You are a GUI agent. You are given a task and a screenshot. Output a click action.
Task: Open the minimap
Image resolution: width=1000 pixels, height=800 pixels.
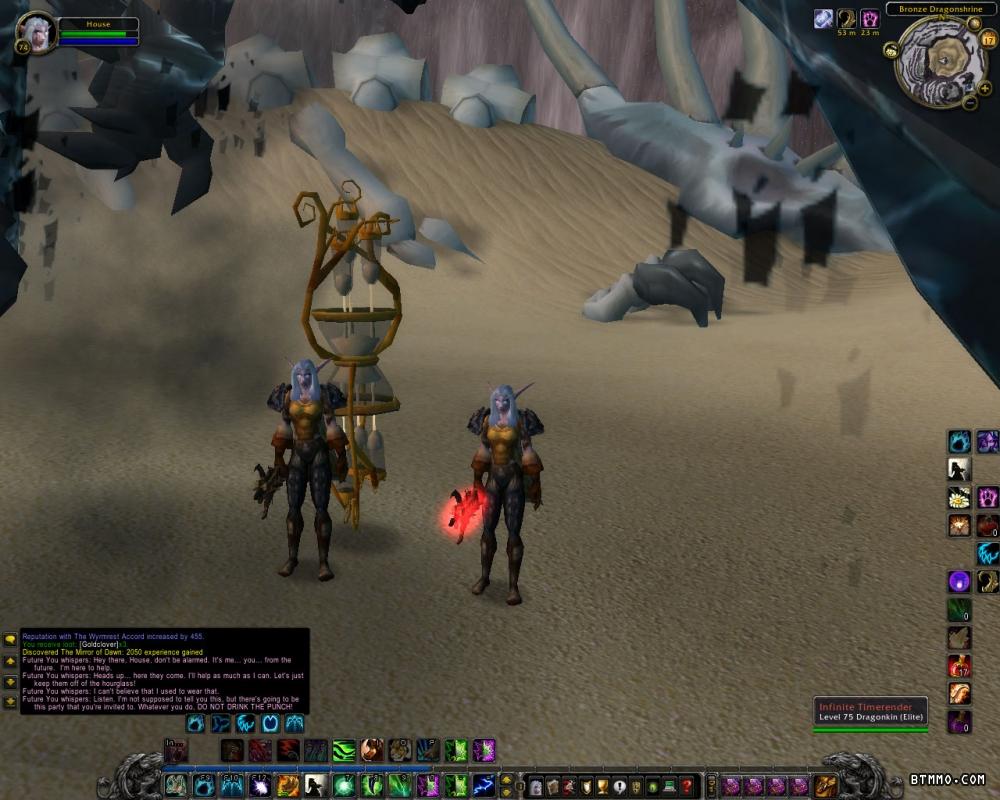940,62
